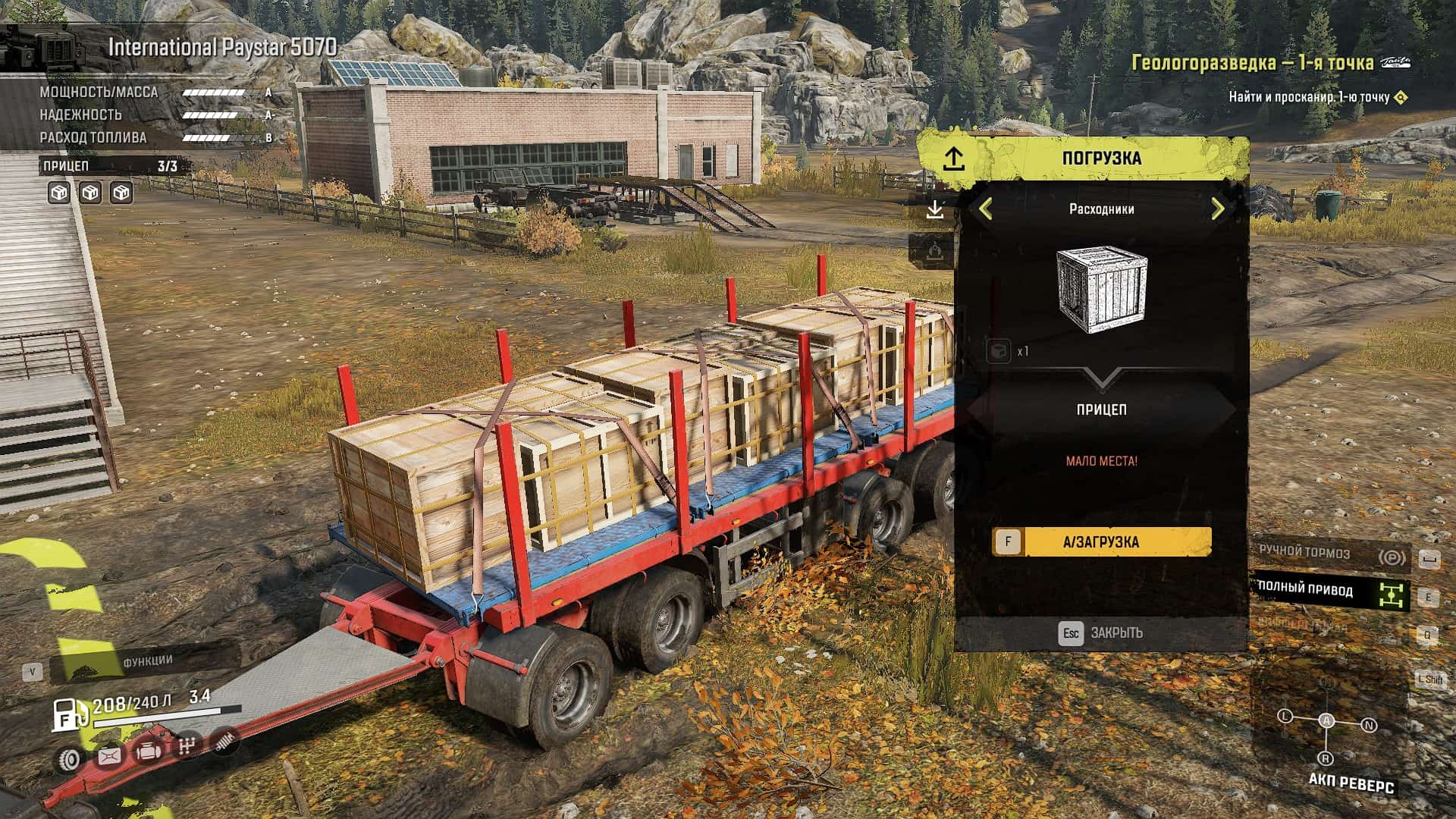Viewport: 1456px width, 819px height.
Task: Click the tire status icon
Action: [71, 759]
